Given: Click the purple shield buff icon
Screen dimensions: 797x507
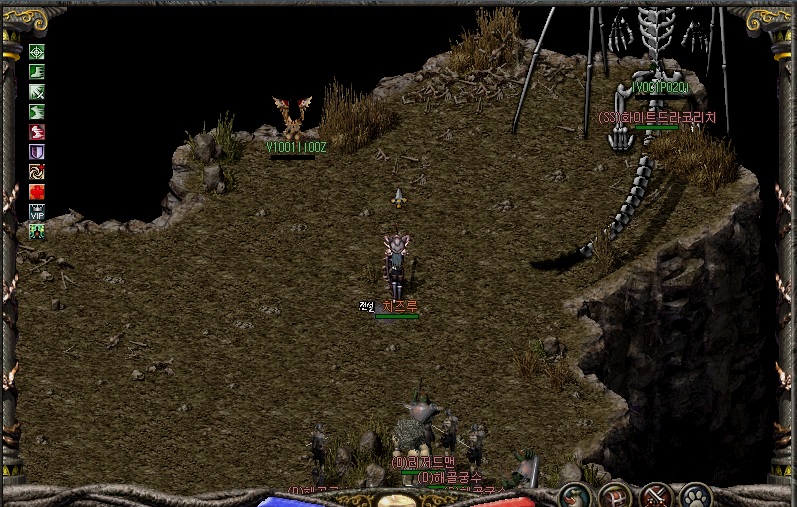Looking at the screenshot, I should point(37,152).
